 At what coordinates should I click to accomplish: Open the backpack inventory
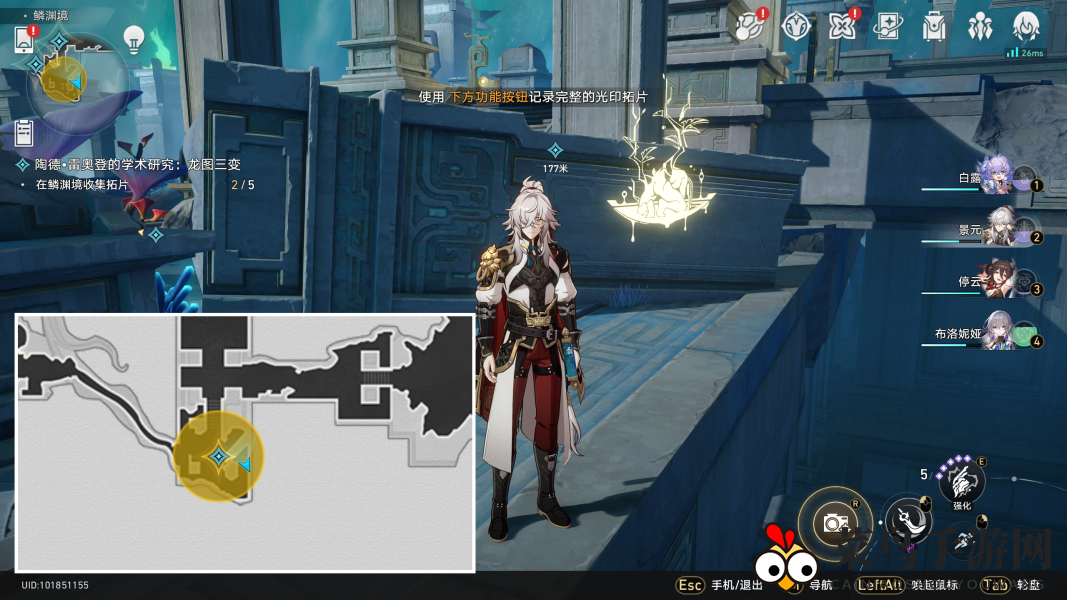(x=934, y=27)
